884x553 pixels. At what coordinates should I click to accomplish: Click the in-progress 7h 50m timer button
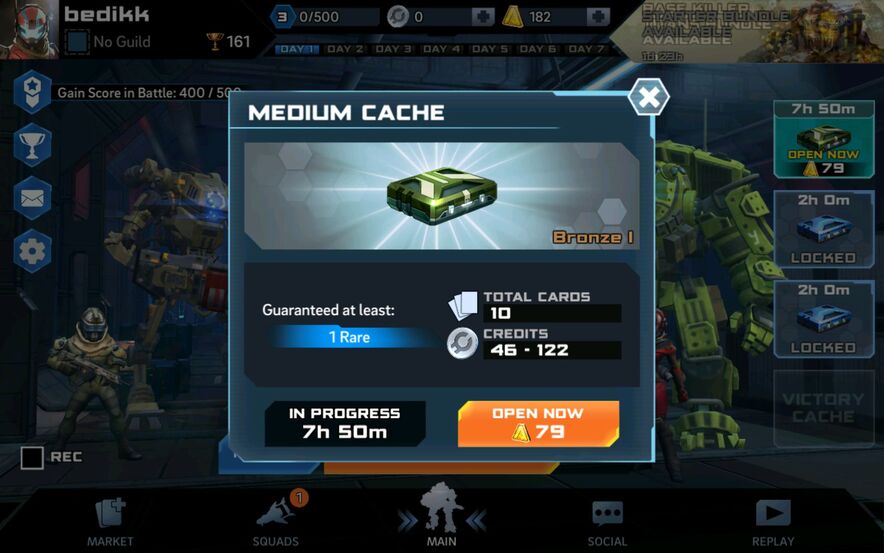[x=344, y=423]
